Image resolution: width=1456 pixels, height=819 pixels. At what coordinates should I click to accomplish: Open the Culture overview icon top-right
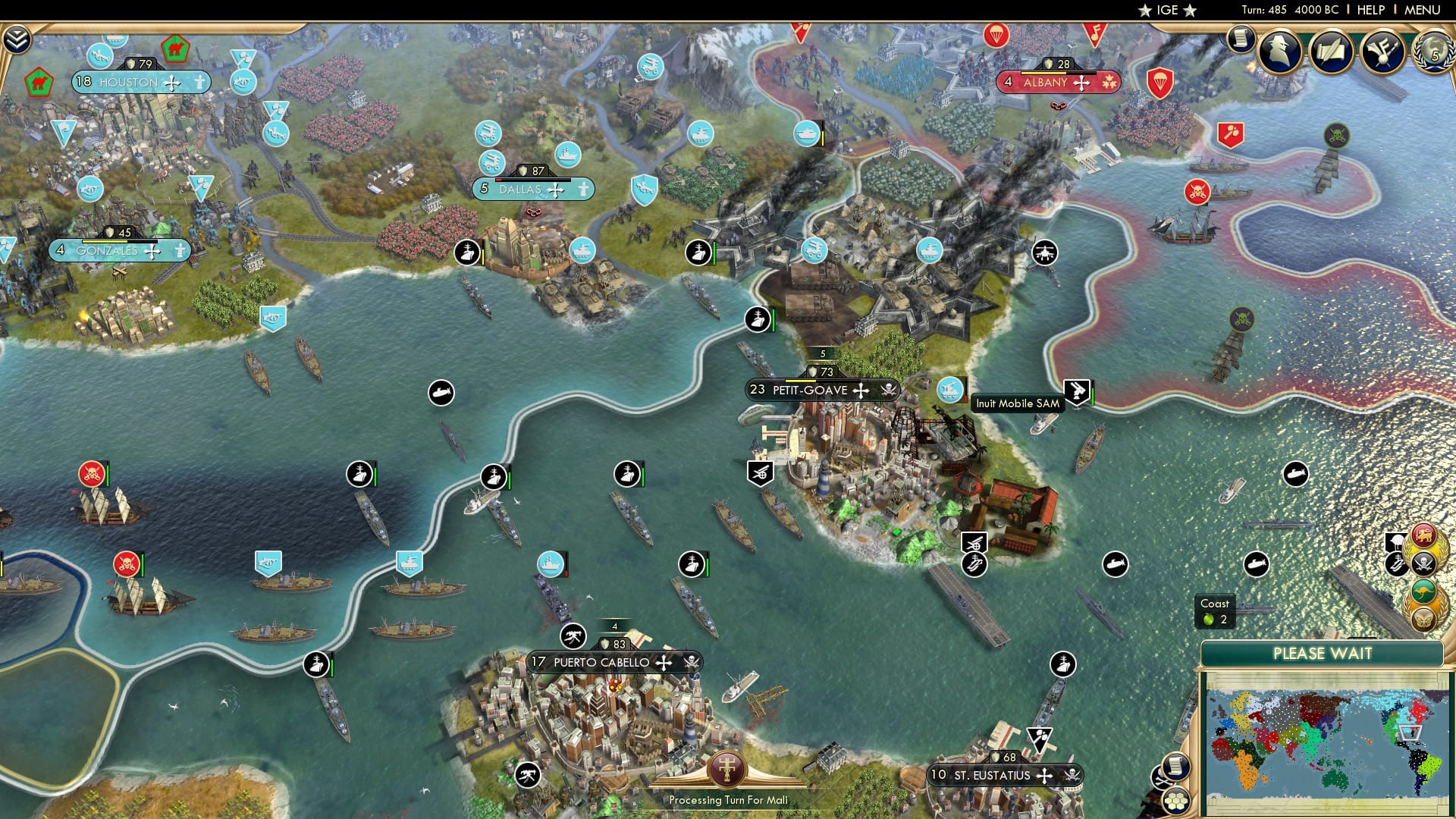[x=1382, y=52]
